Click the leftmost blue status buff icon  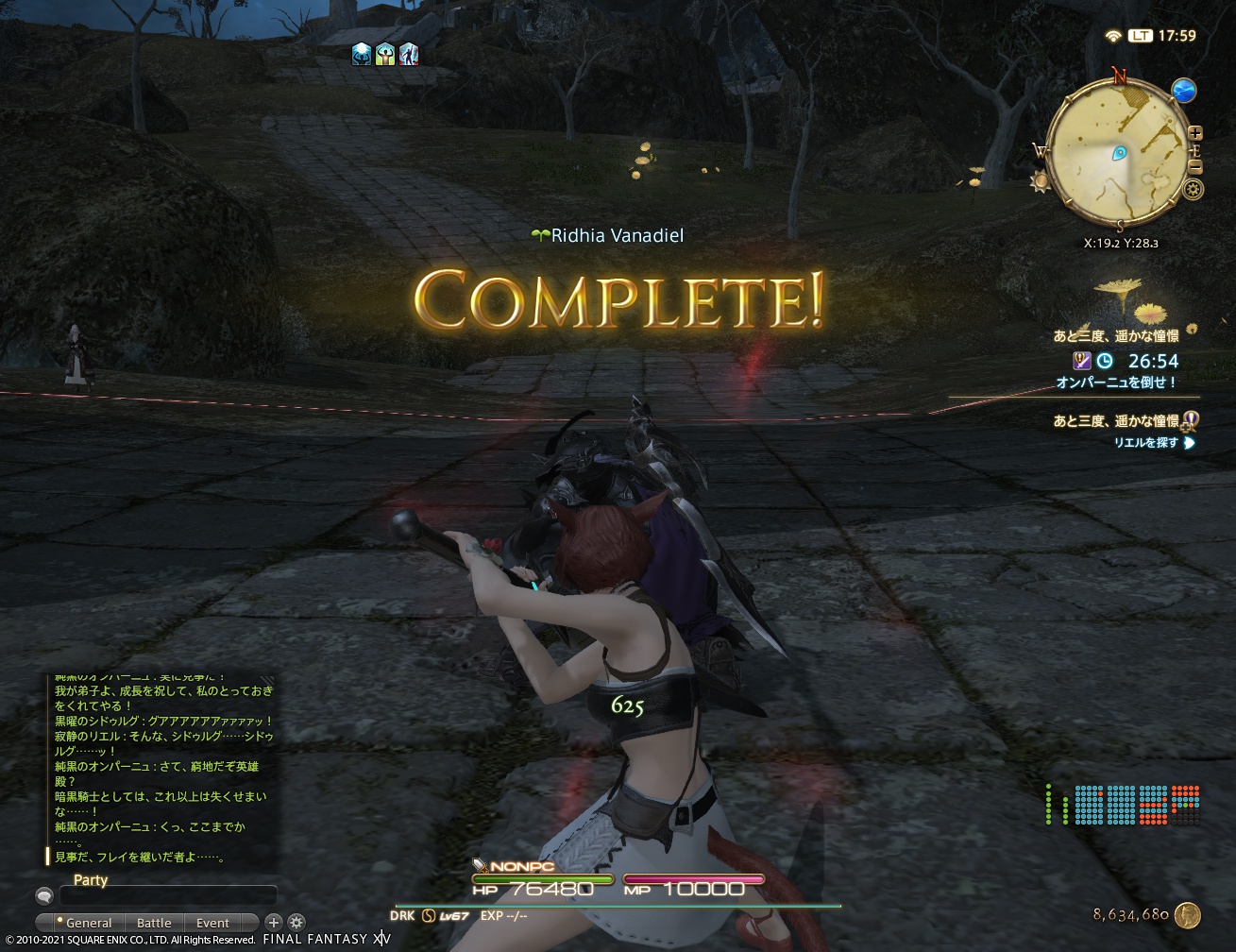point(361,55)
